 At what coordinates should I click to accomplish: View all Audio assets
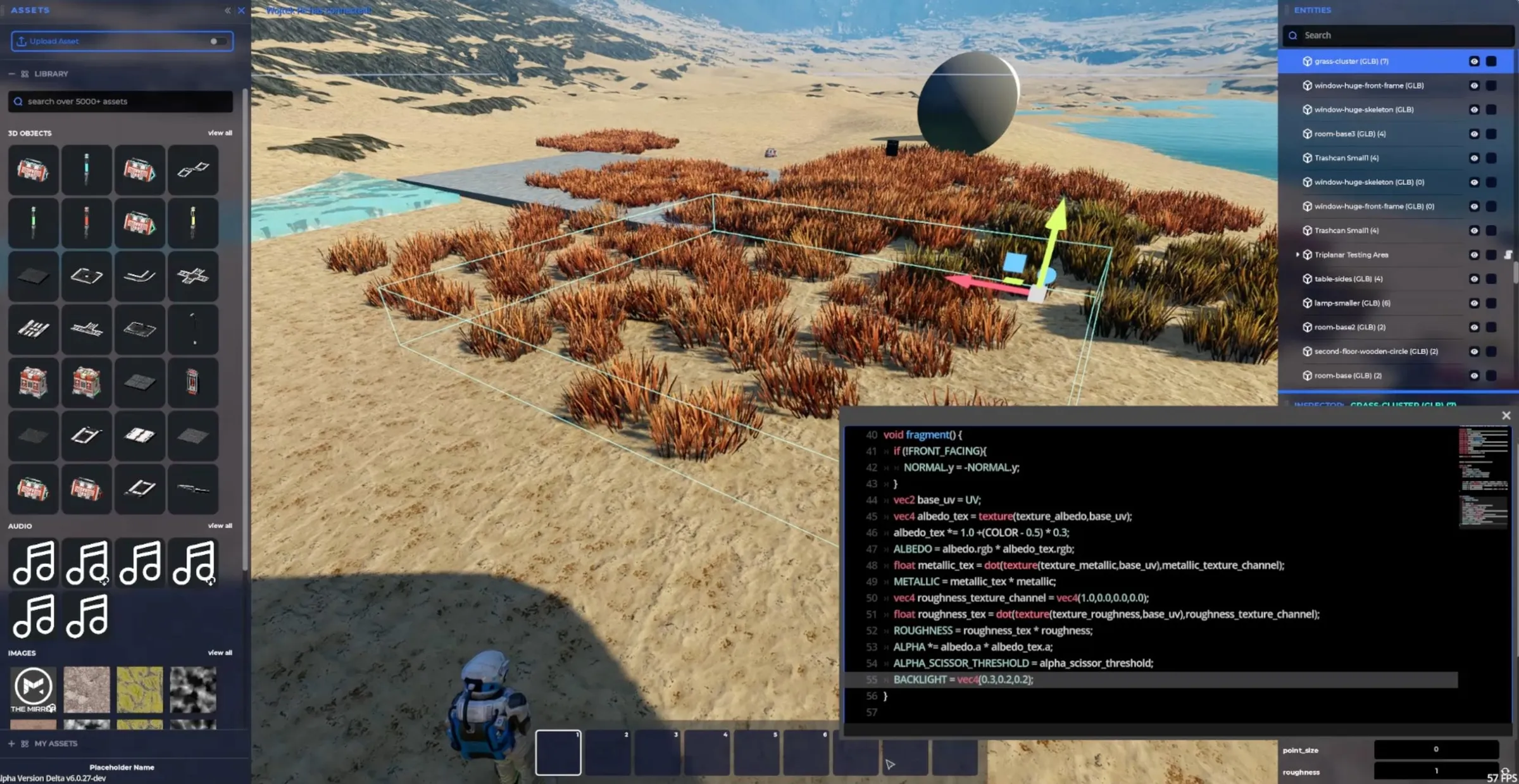(x=220, y=526)
